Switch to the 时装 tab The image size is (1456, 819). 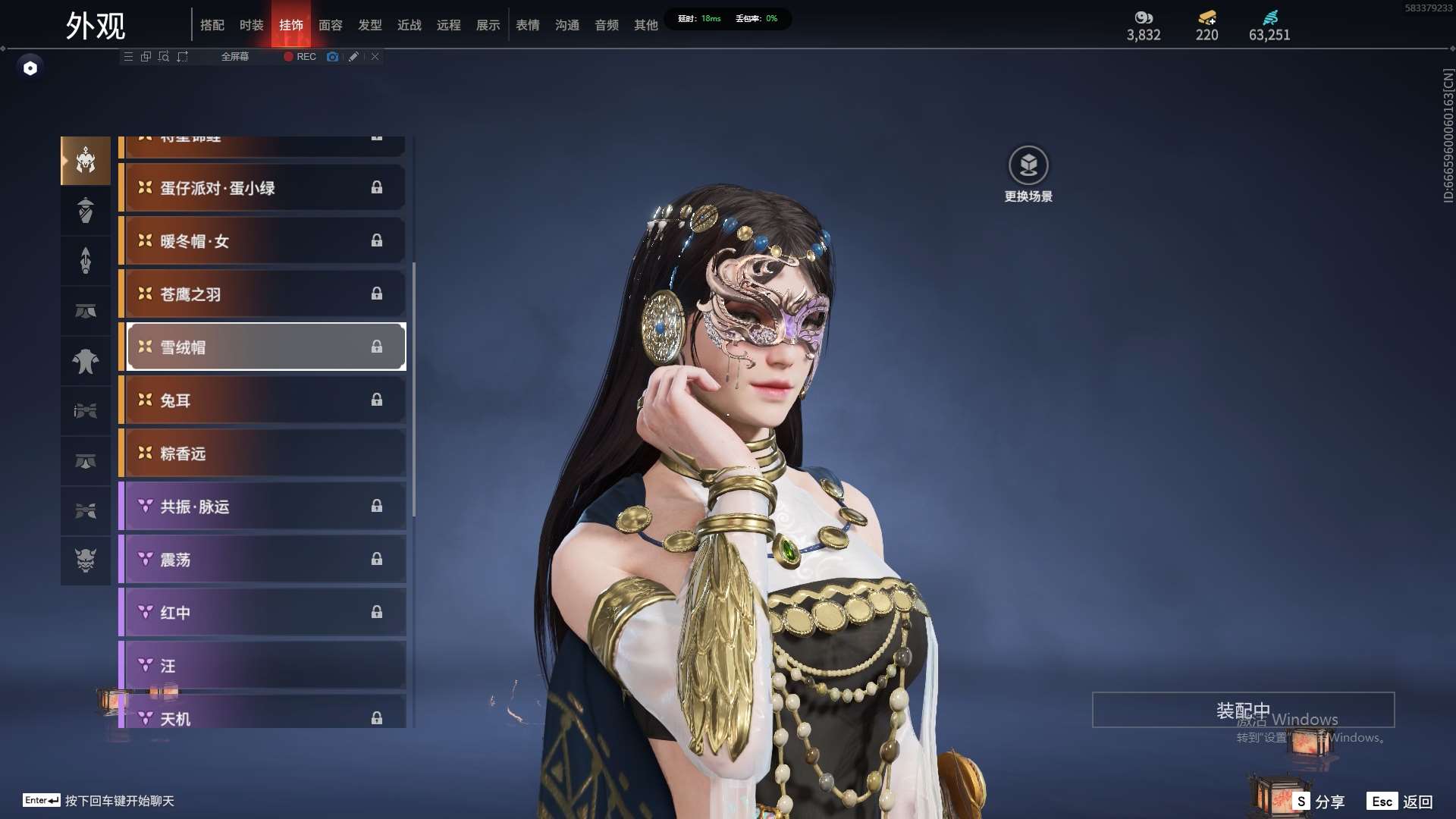coord(251,25)
